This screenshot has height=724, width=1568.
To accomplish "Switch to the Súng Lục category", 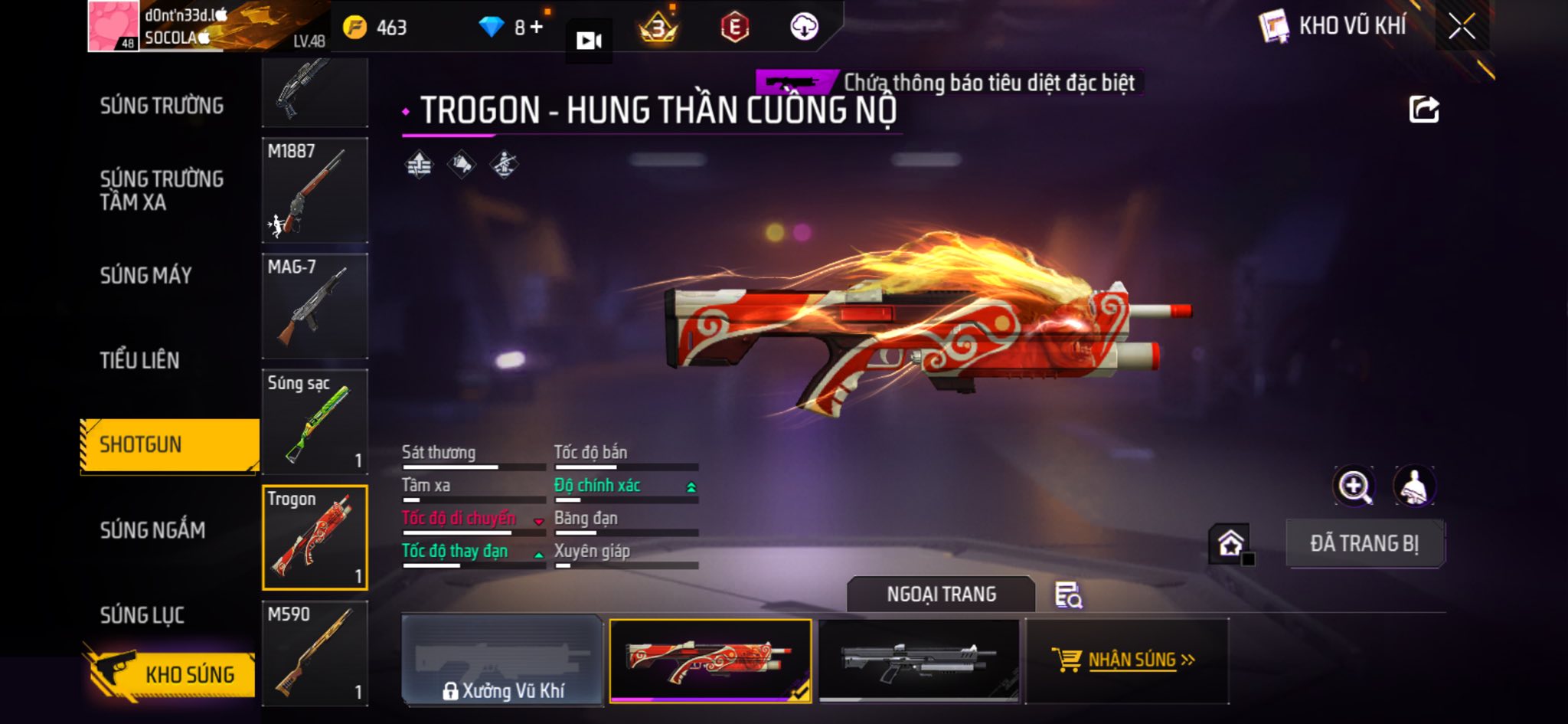I will [x=142, y=614].
